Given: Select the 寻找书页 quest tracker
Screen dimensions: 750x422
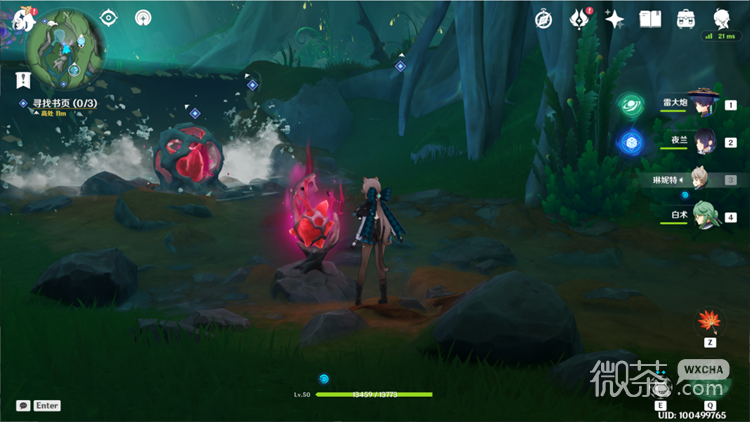Looking at the screenshot, I should (61, 102).
